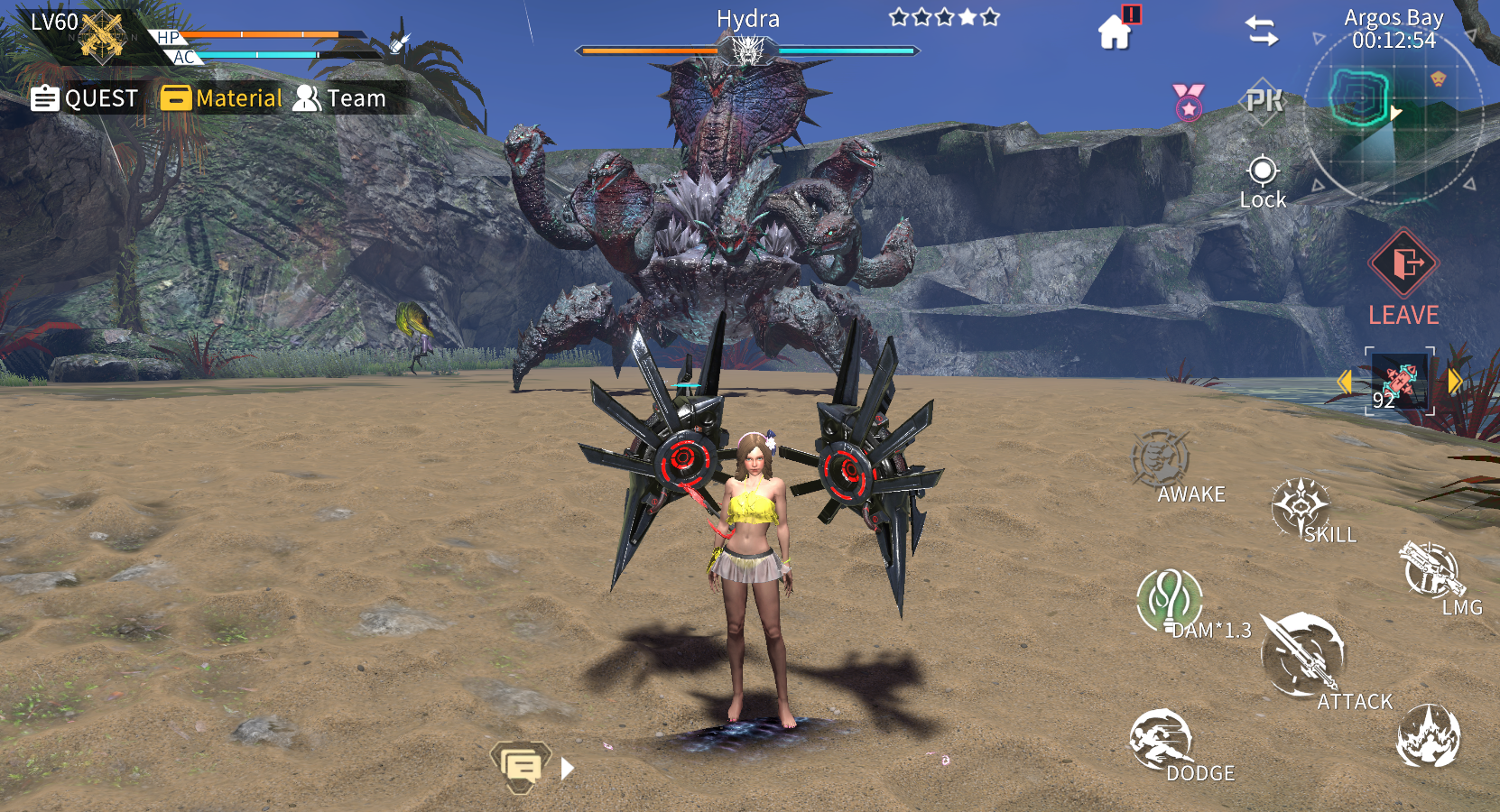Perform a DODGE roll

pos(1162,742)
